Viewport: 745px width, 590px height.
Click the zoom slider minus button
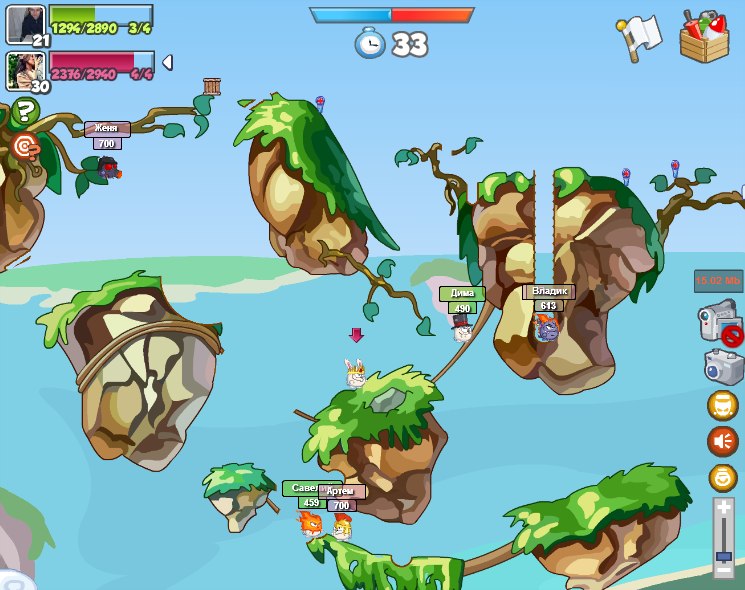click(724, 570)
